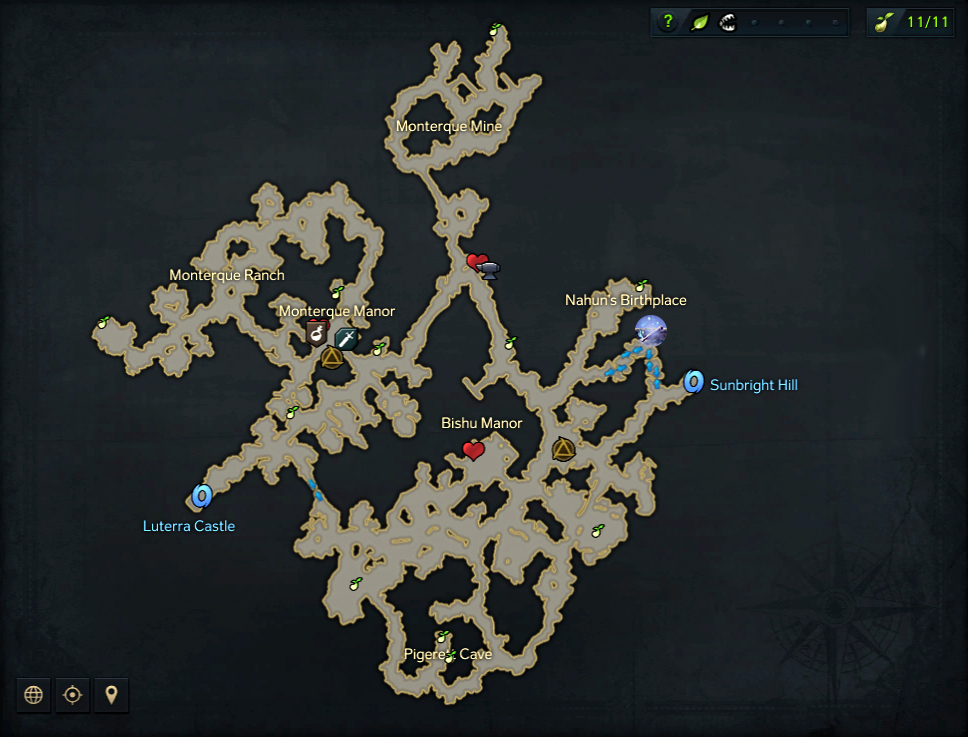Select the Triport east of Bishu Manor
Image resolution: width=968 pixels, height=737 pixels.
(x=563, y=450)
